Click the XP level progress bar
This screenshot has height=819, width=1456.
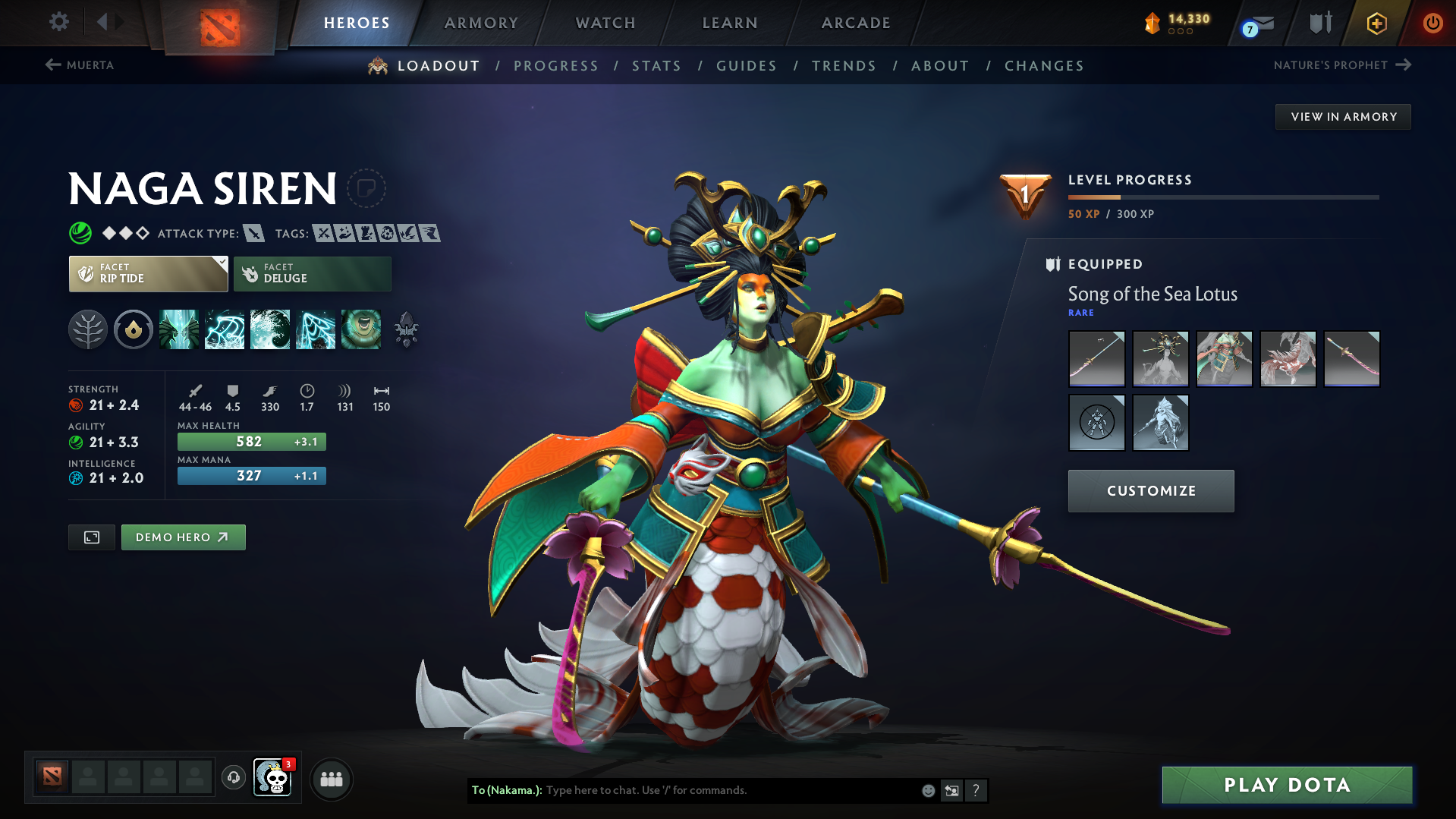[1222, 197]
